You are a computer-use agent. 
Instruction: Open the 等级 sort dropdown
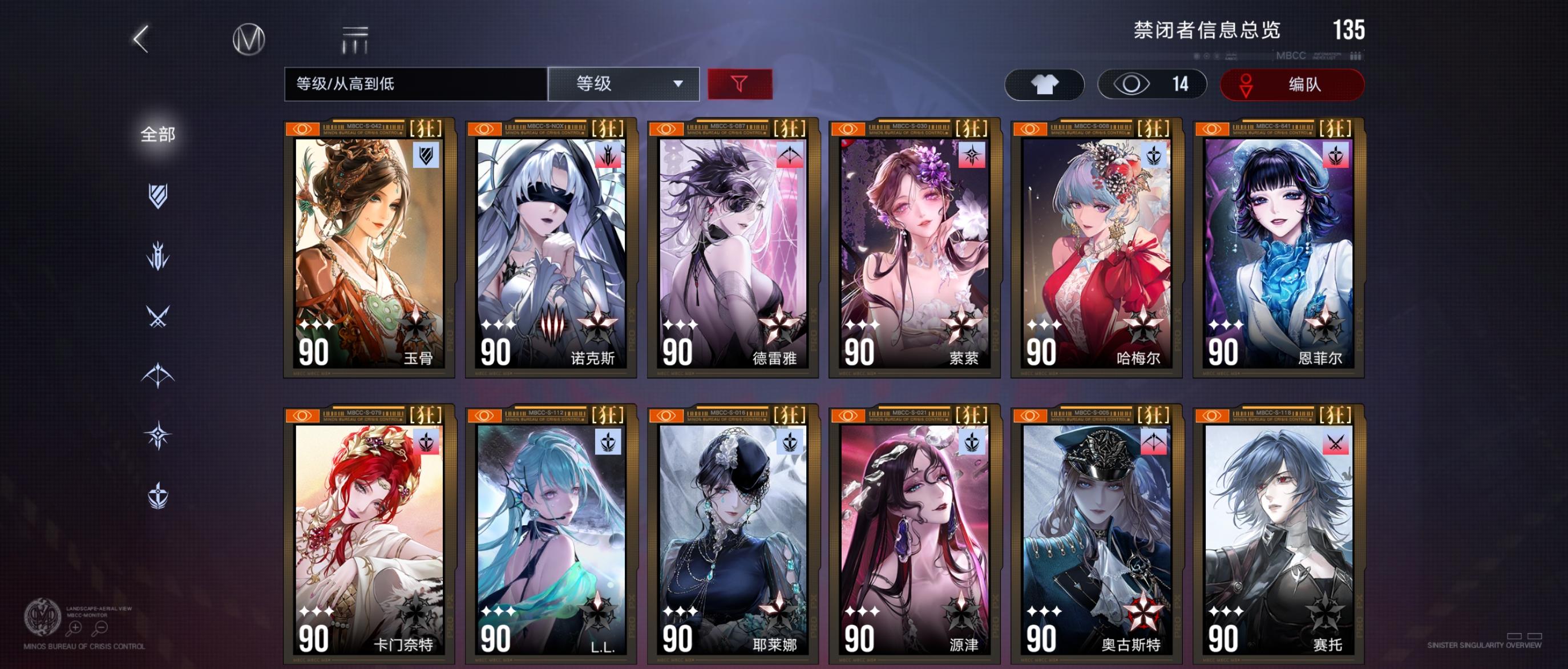[x=622, y=84]
